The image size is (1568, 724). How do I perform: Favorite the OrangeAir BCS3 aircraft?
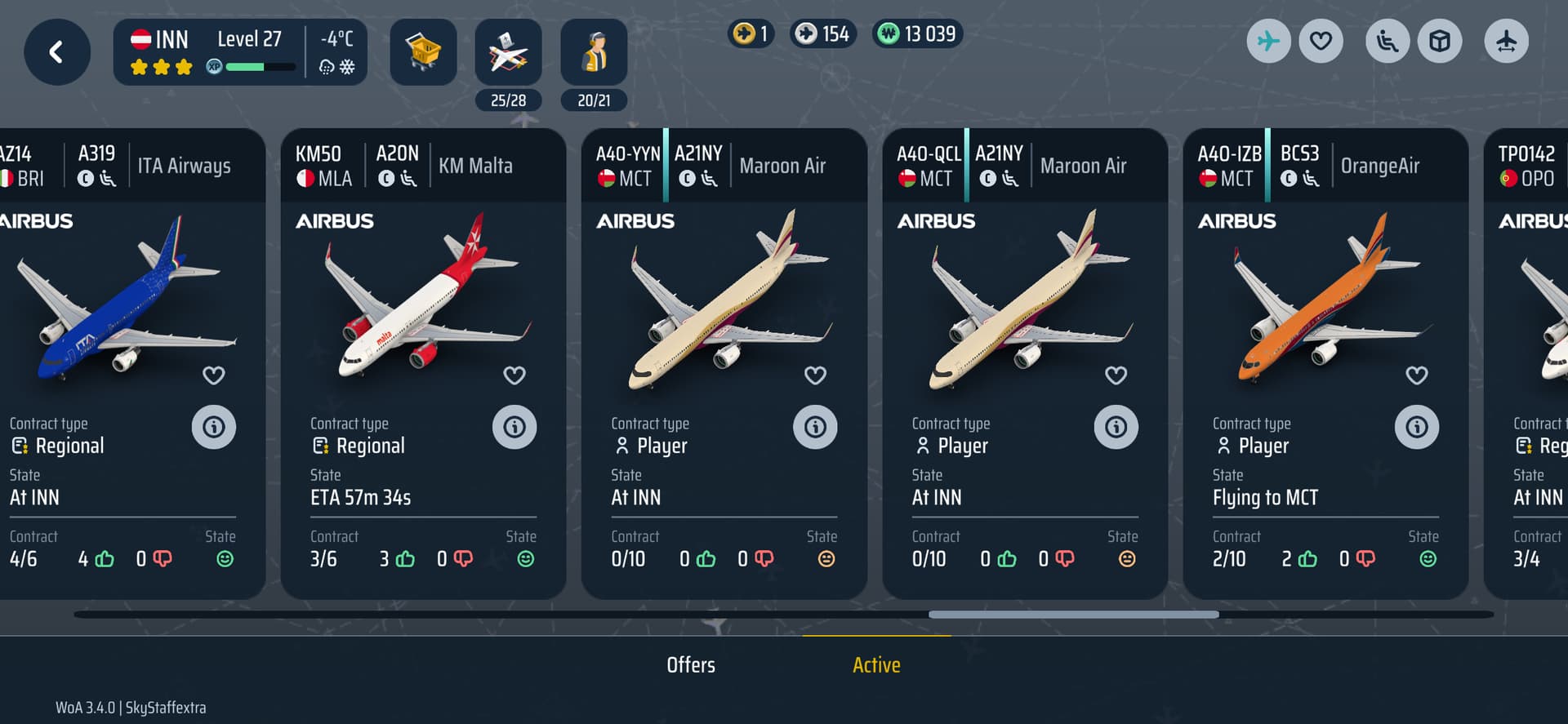[1417, 375]
